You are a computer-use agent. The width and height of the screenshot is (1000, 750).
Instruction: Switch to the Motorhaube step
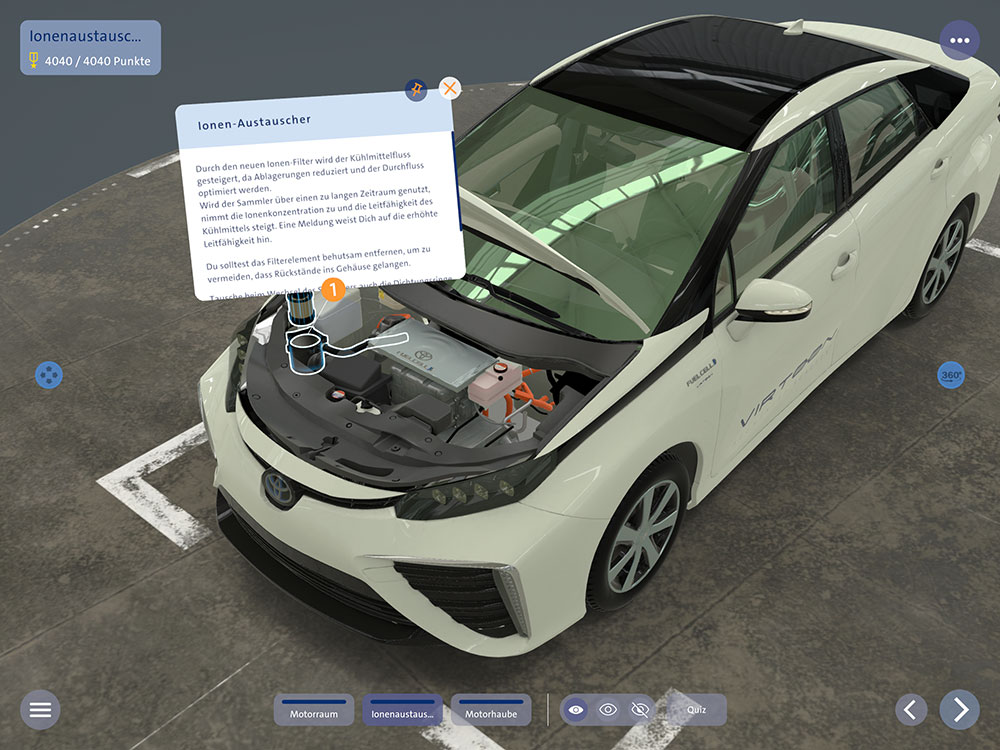pyautogui.click(x=491, y=710)
